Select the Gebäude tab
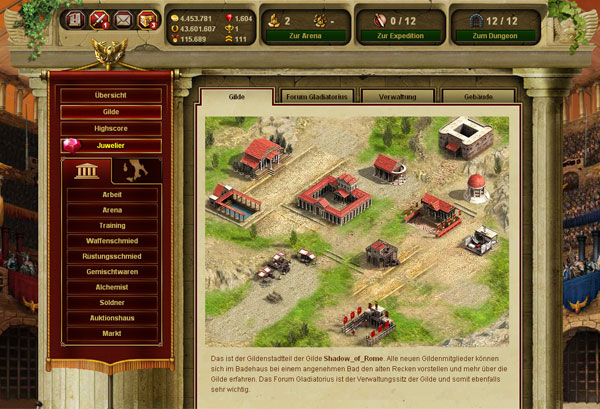 pos(478,97)
